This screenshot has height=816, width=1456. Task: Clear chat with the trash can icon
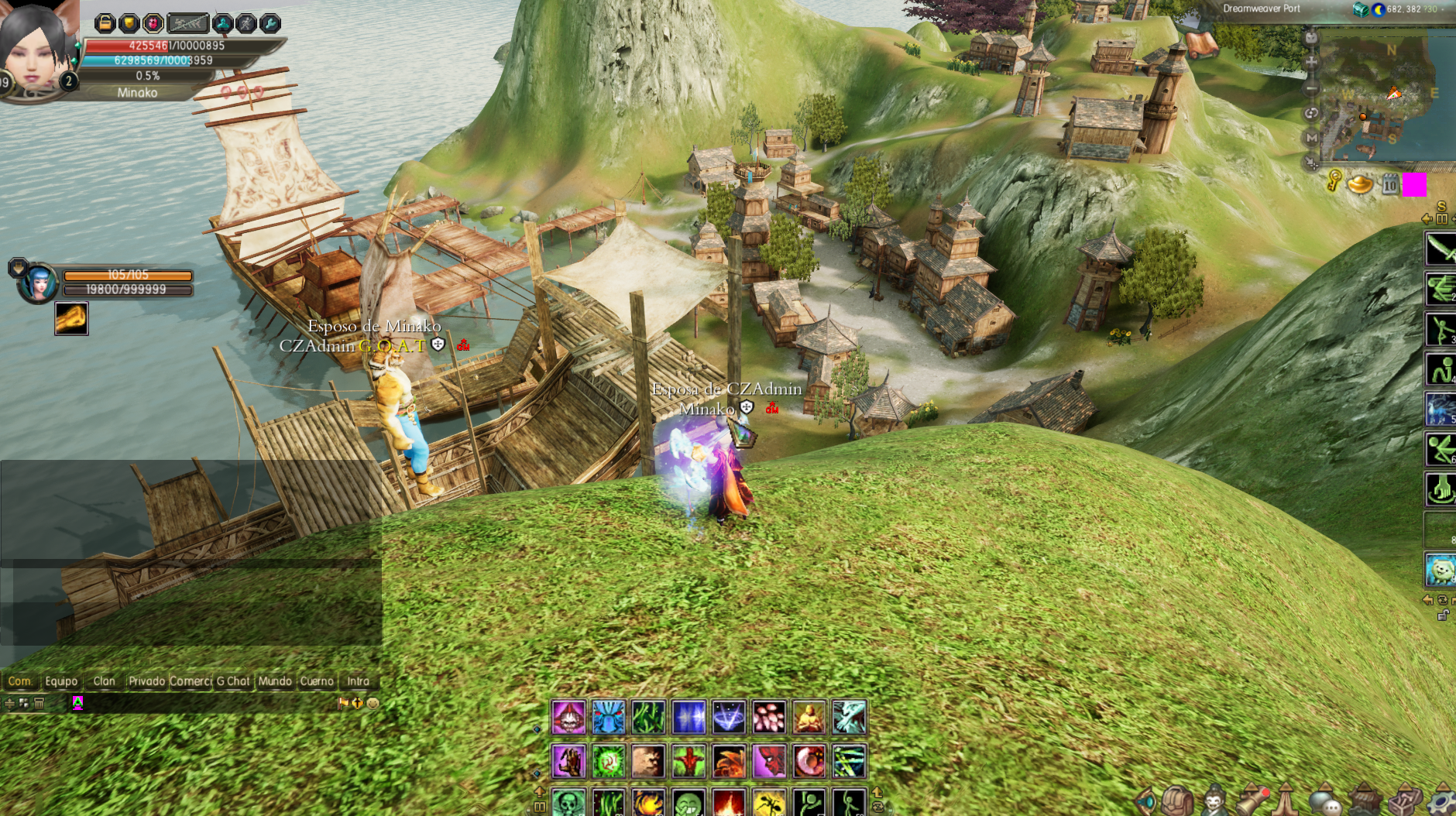click(x=39, y=703)
